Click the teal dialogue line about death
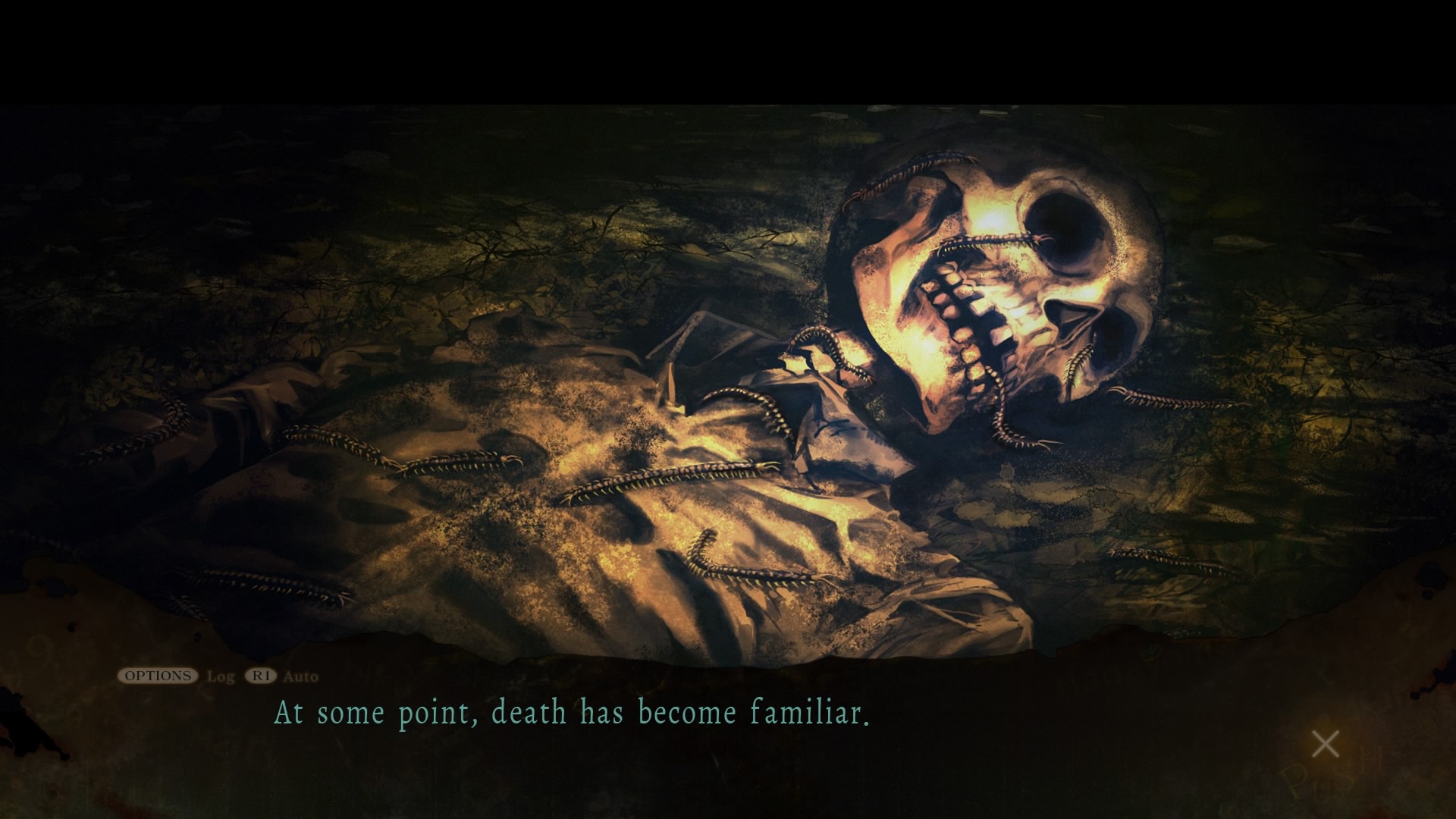The width and height of the screenshot is (1456, 819). (573, 713)
